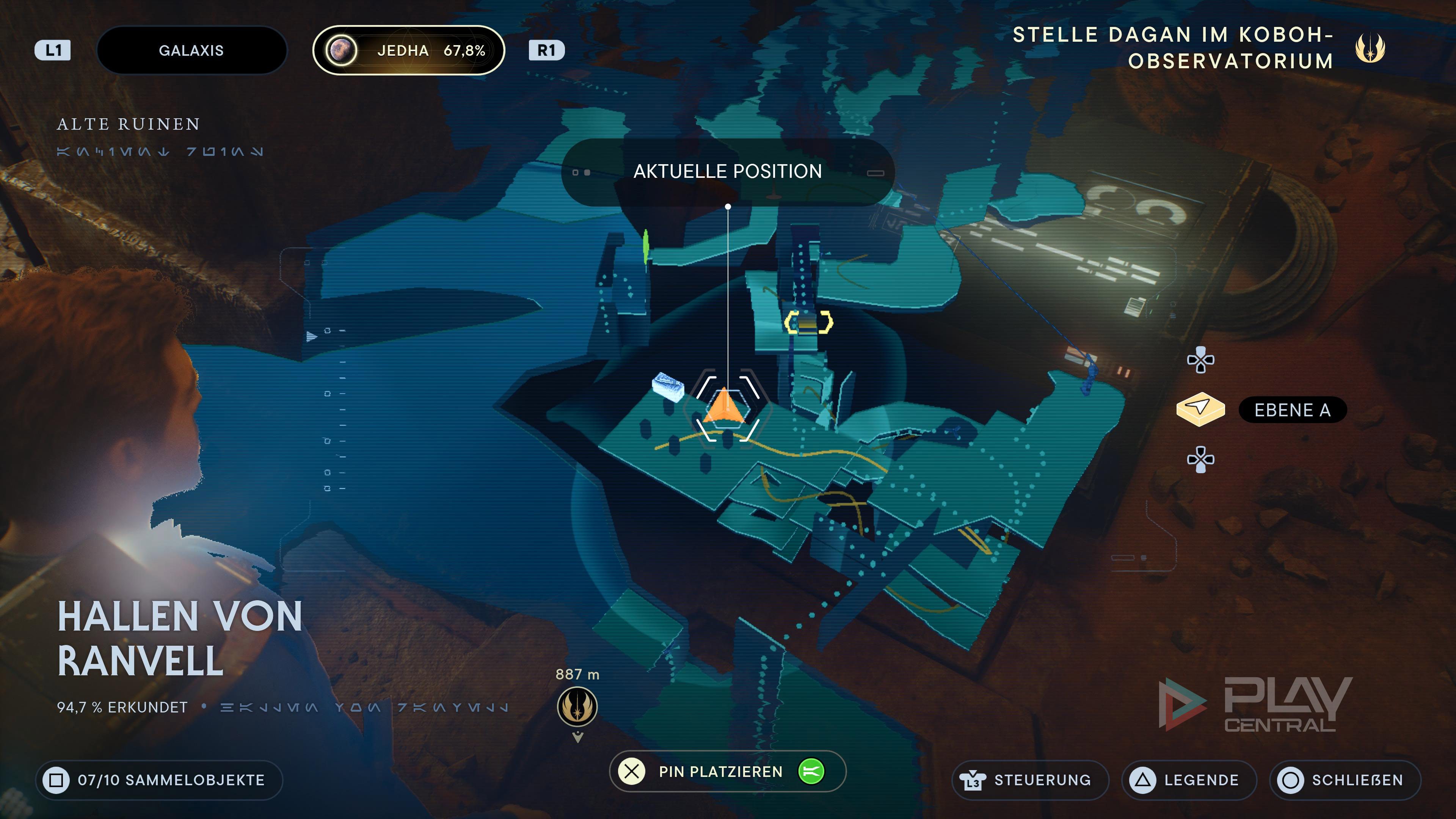
Task: Click the yellow bracketed map marker
Action: (808, 323)
